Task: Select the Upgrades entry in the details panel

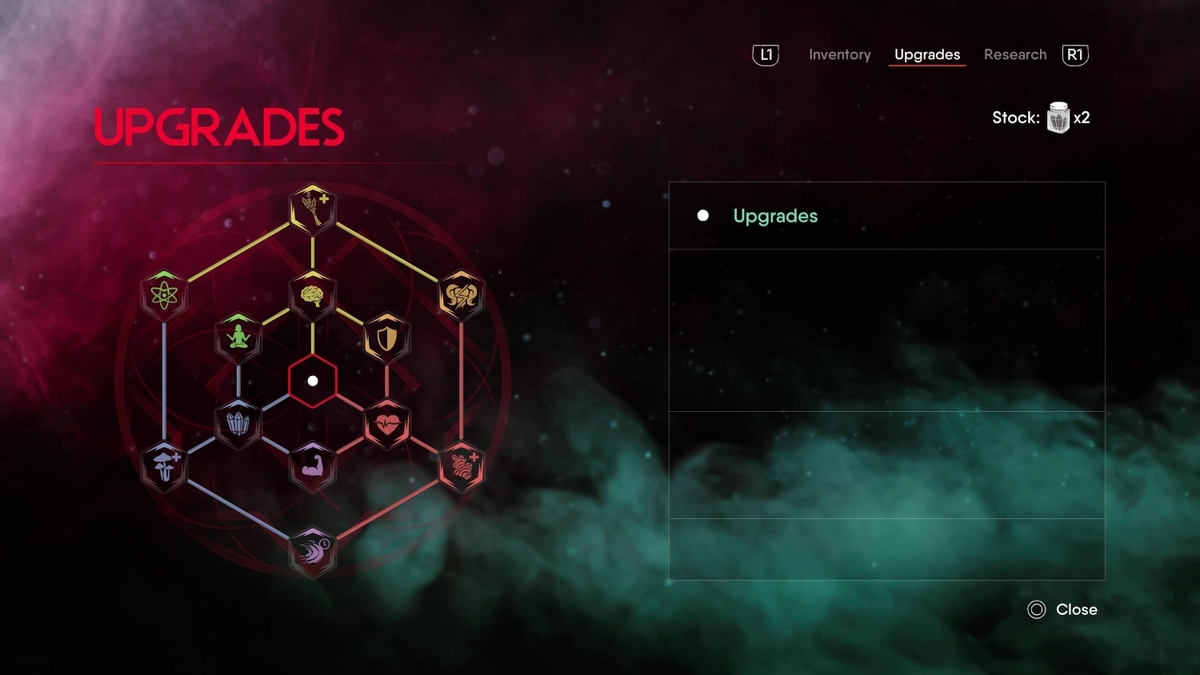Action: click(775, 216)
